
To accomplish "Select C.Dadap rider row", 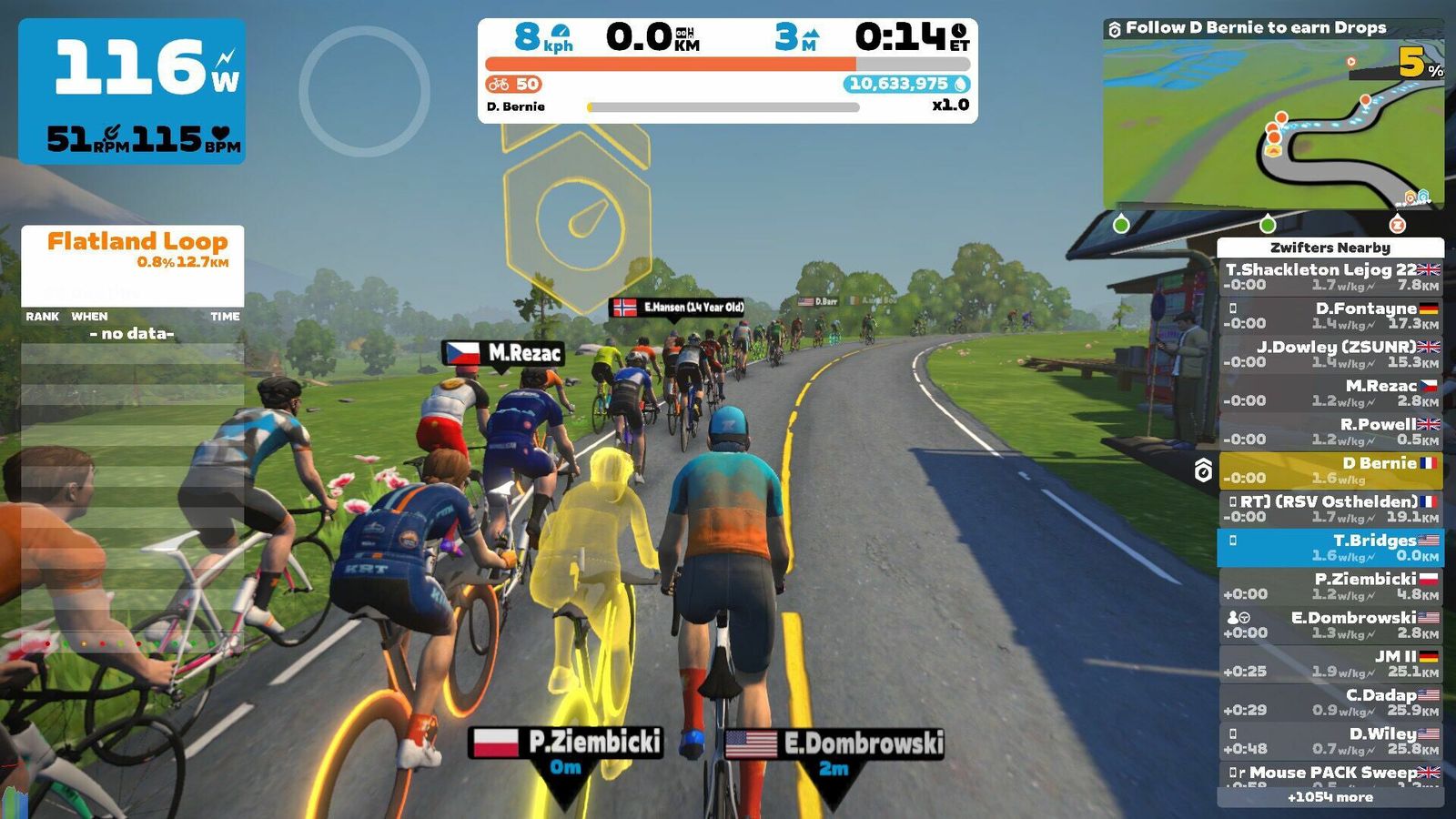I will pos(1330,702).
